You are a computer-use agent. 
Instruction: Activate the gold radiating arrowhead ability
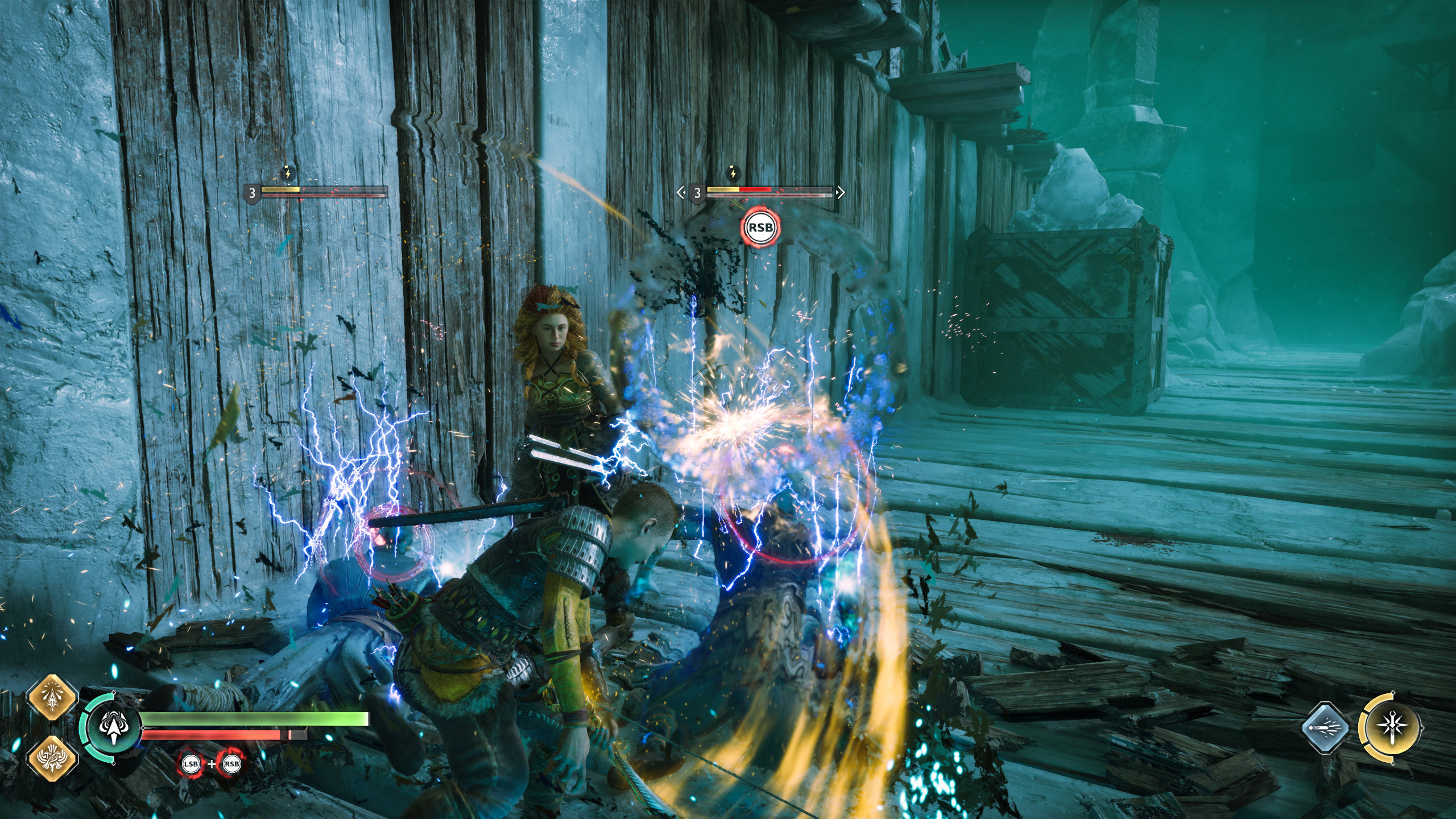click(x=52, y=700)
